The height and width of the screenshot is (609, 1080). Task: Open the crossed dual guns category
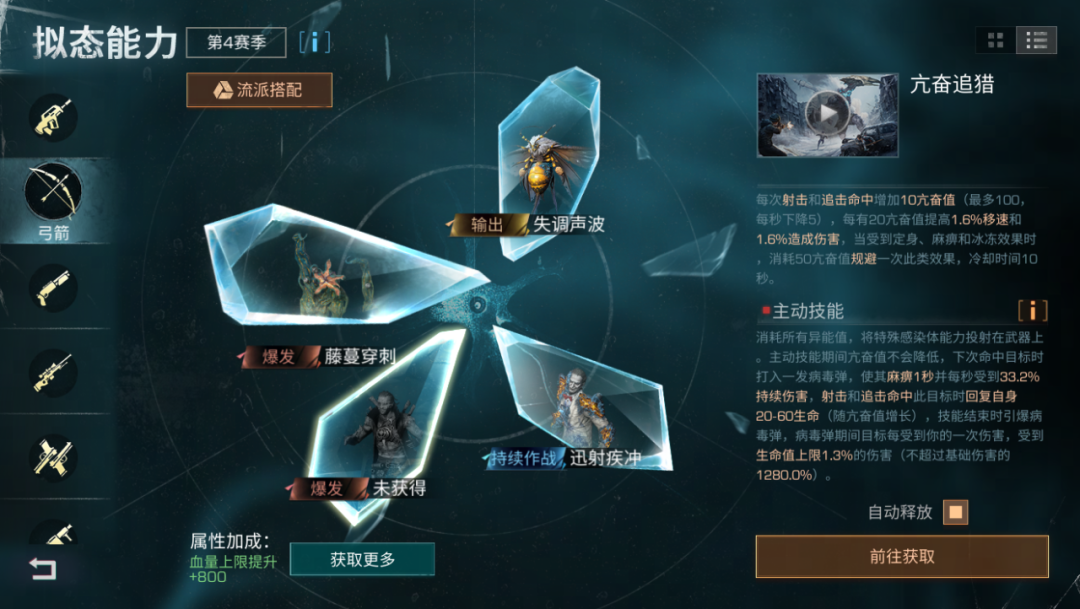click(x=53, y=455)
